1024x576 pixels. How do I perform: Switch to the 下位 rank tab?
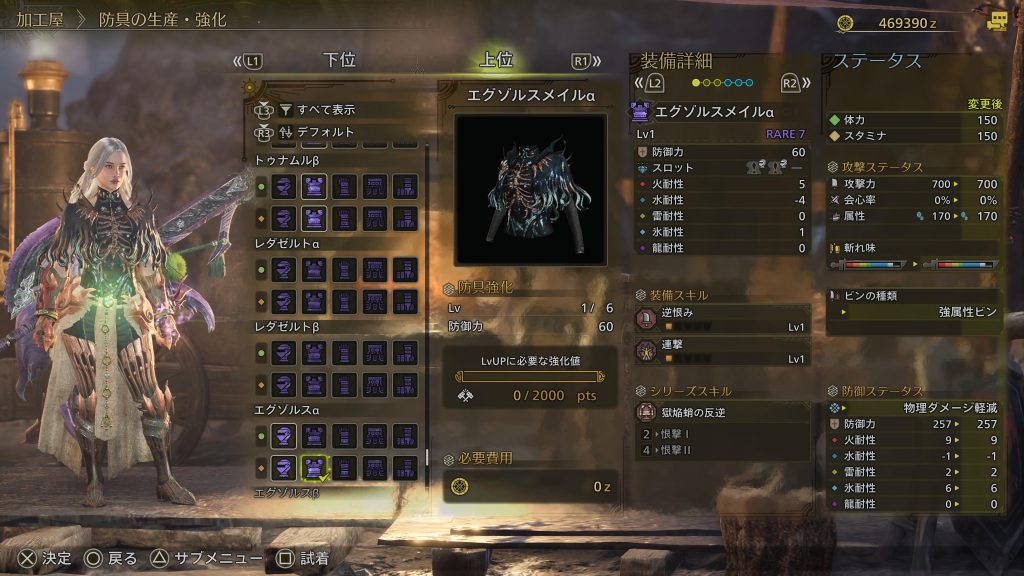[340, 60]
